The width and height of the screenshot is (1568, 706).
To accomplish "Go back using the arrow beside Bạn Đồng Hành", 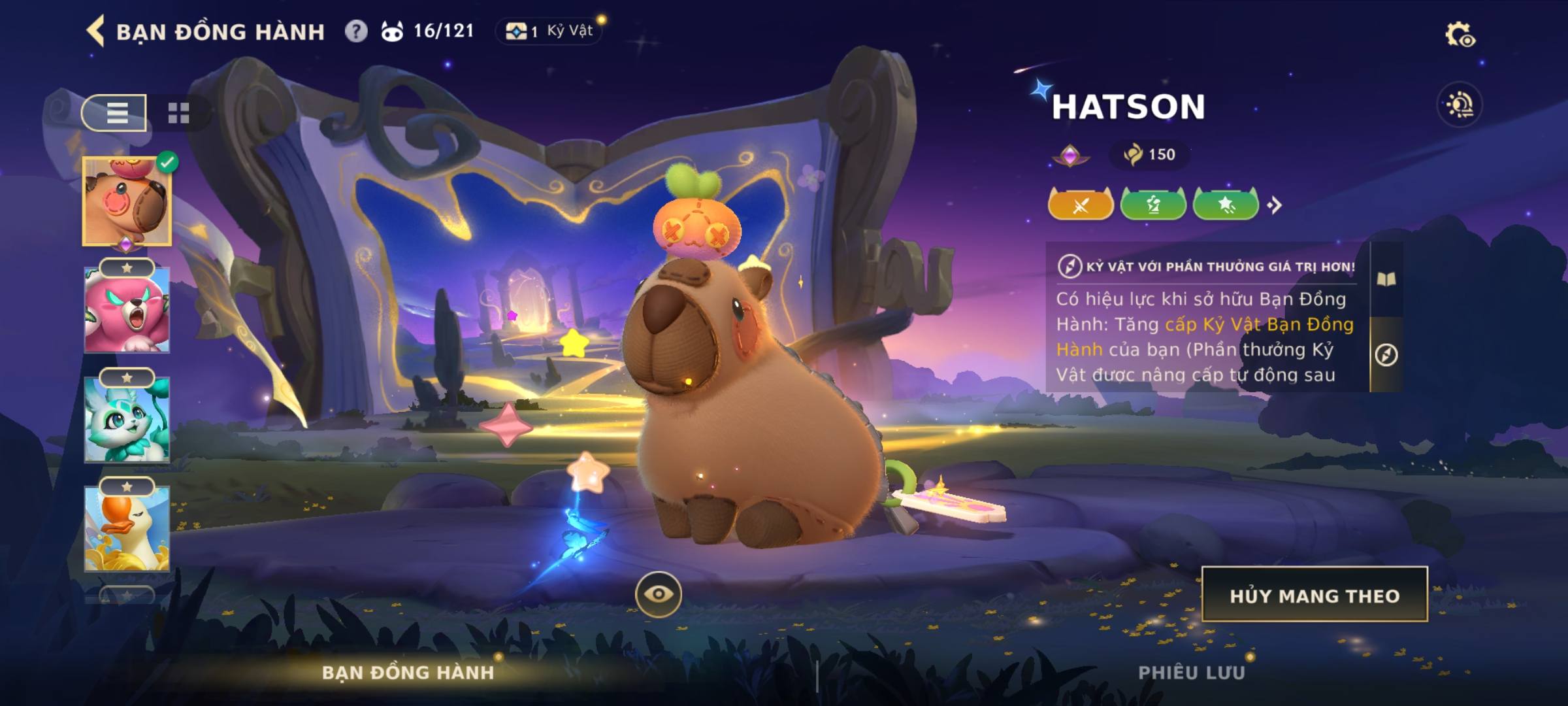I will tap(95, 31).
